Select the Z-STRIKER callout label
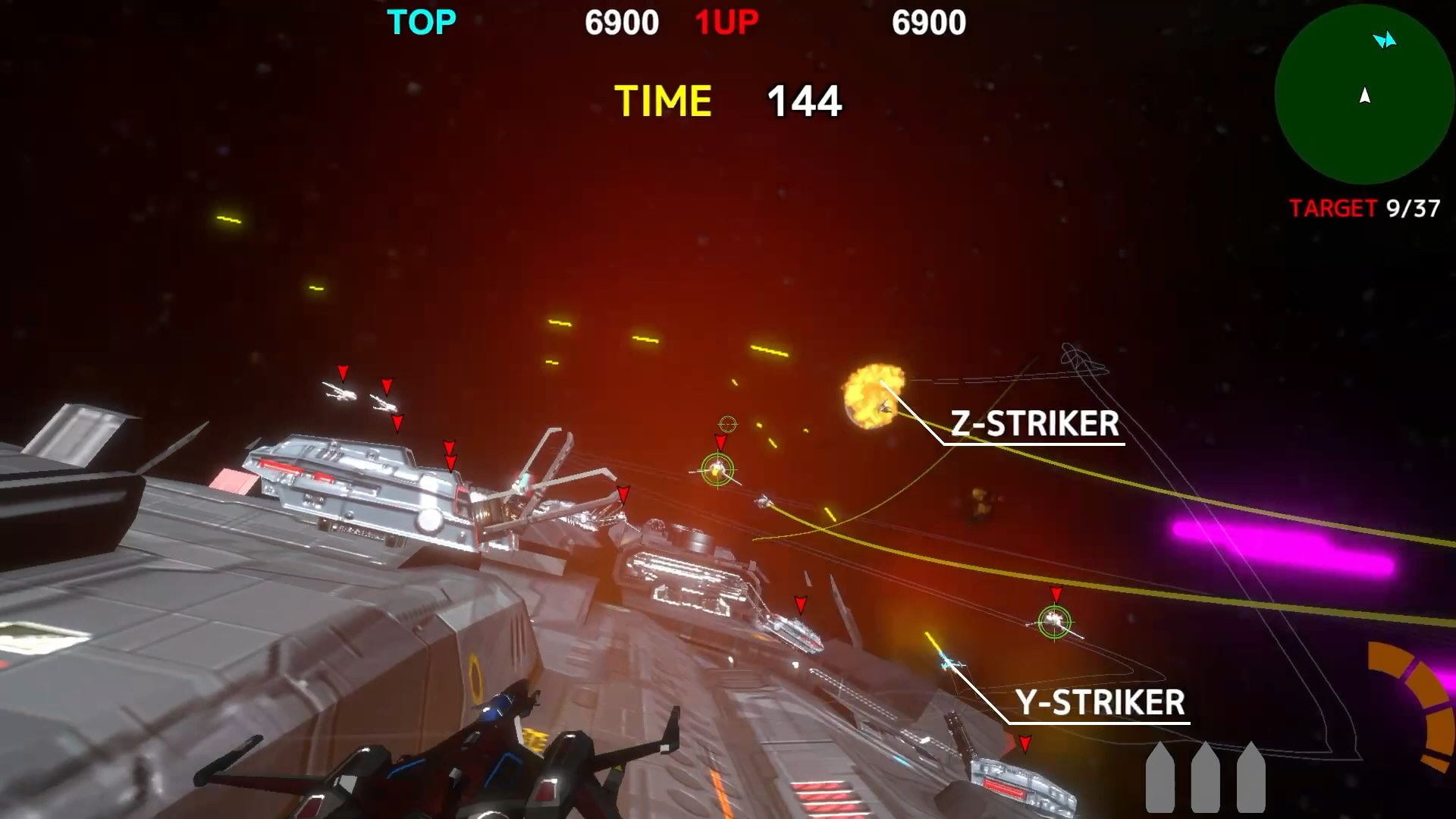 pos(1034,424)
